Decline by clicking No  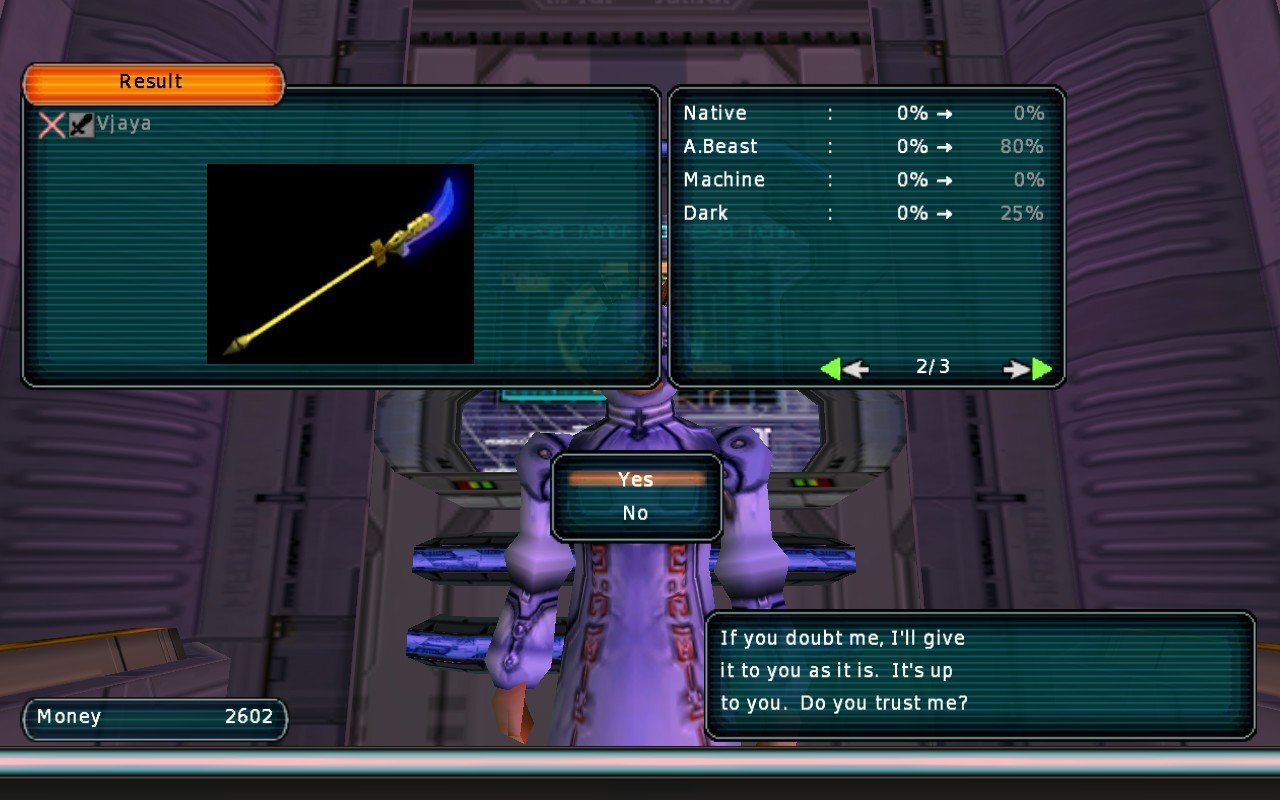[634, 512]
